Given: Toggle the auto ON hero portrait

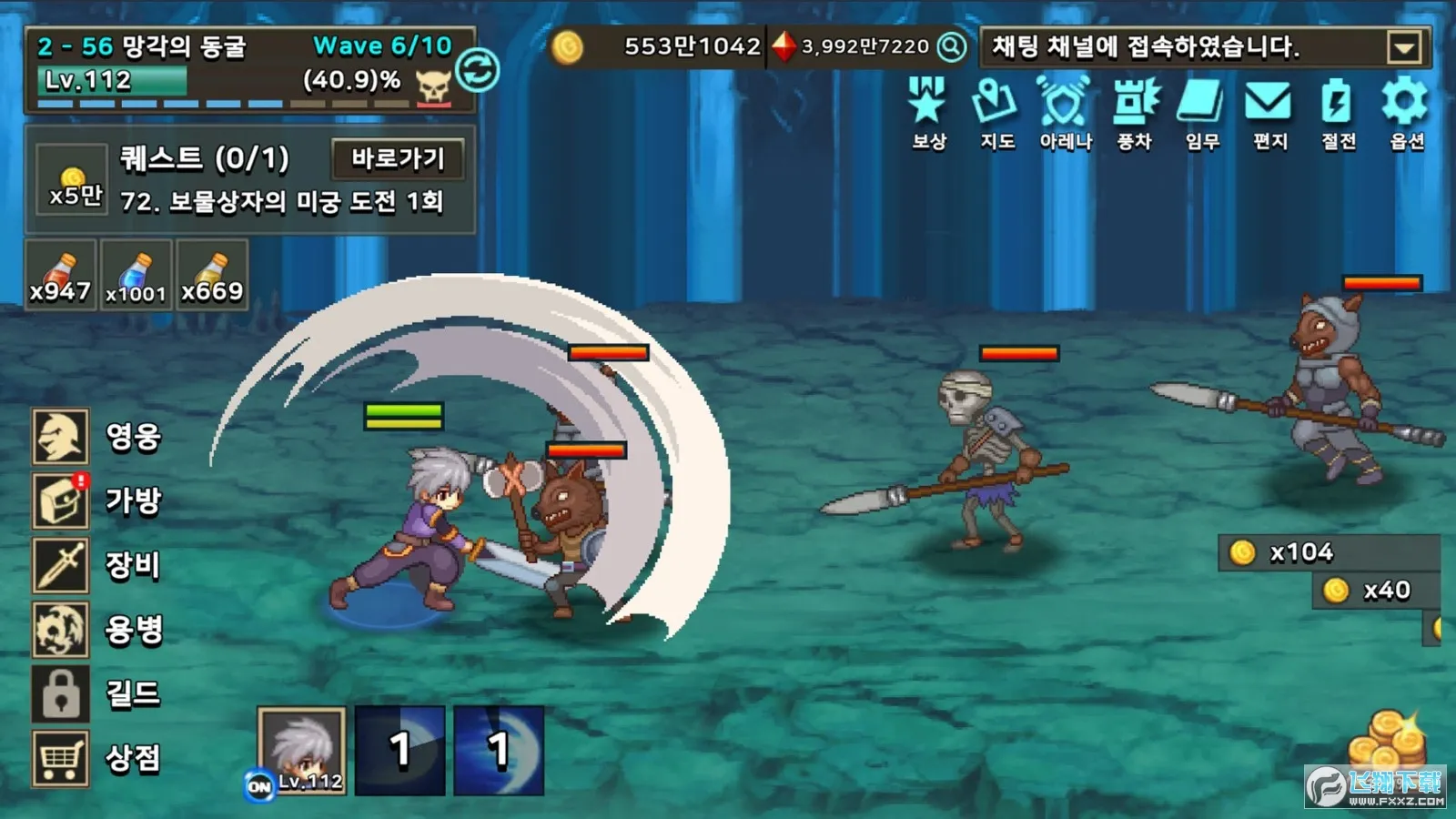Looking at the screenshot, I should (x=302, y=751).
